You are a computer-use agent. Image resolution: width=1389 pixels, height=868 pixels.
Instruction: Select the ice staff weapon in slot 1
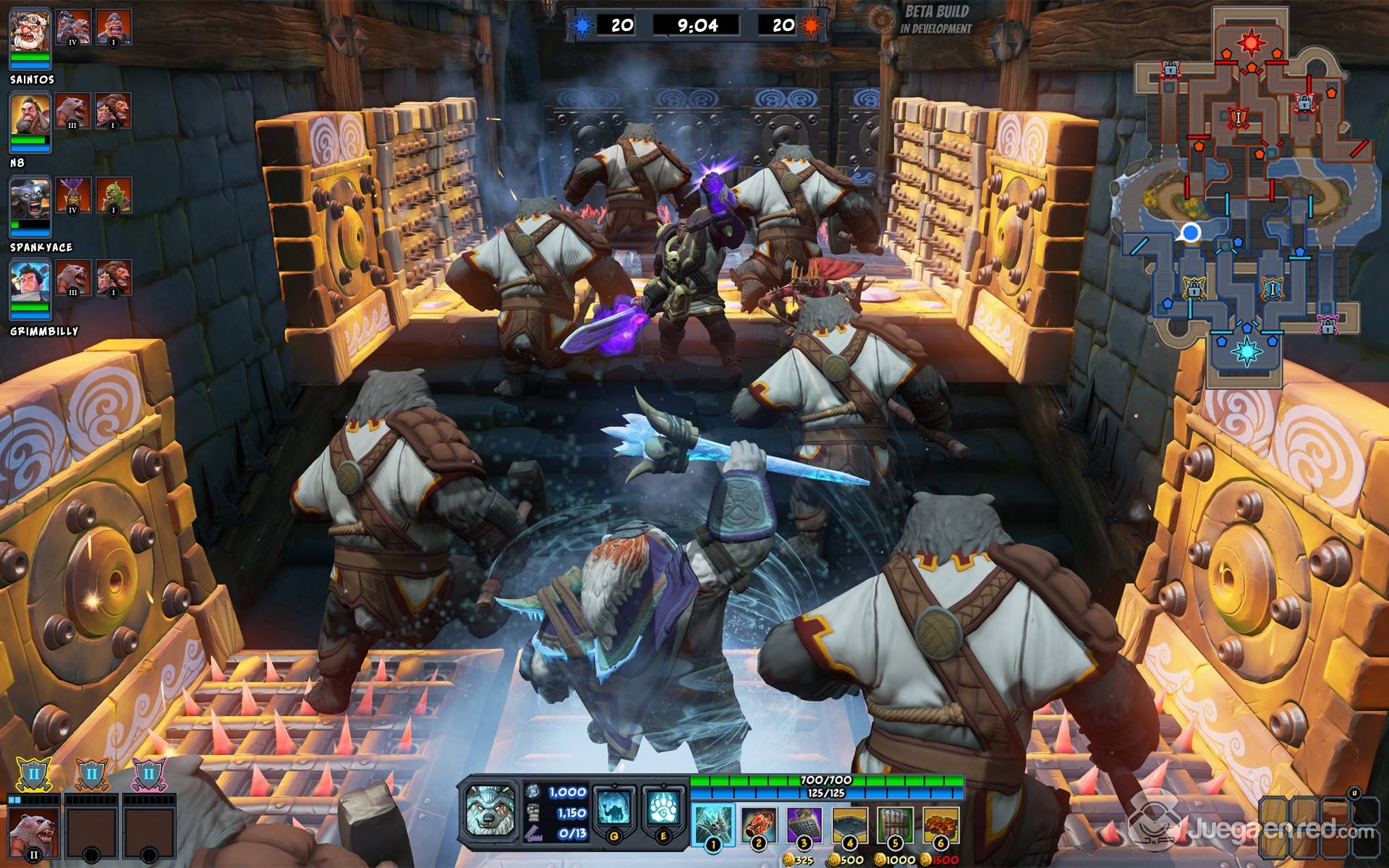(713, 824)
